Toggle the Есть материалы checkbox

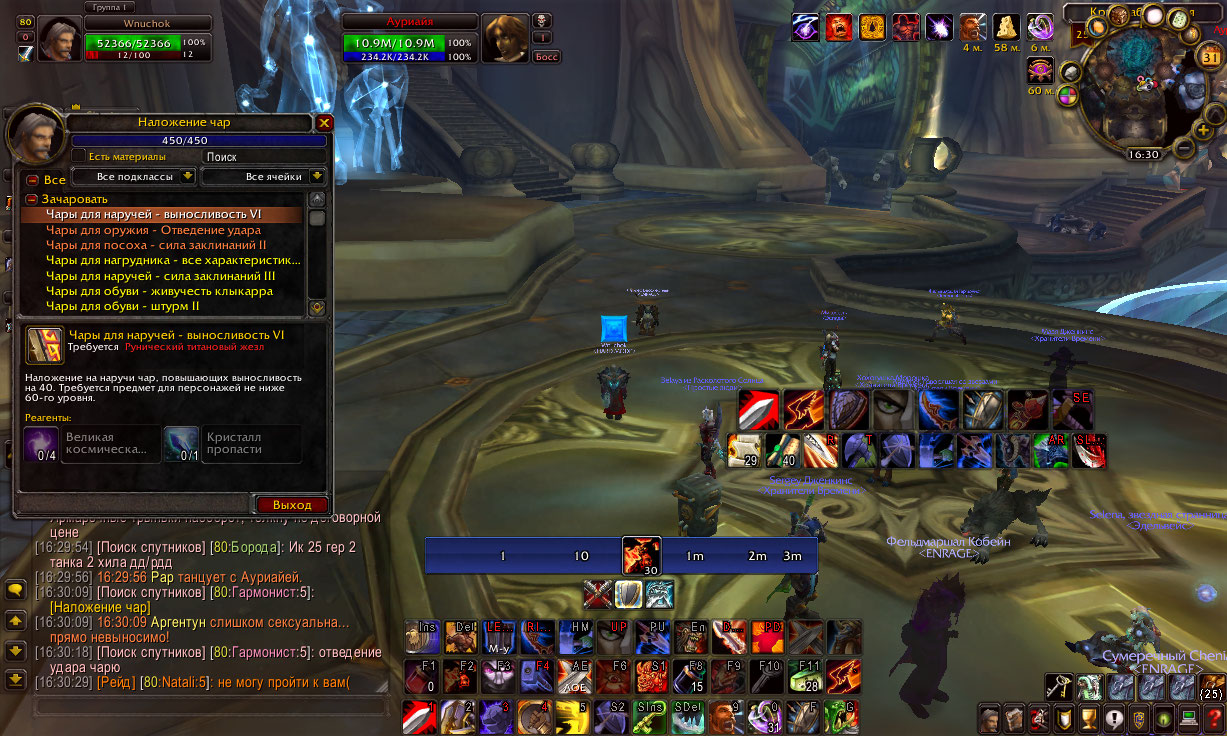click(x=79, y=157)
